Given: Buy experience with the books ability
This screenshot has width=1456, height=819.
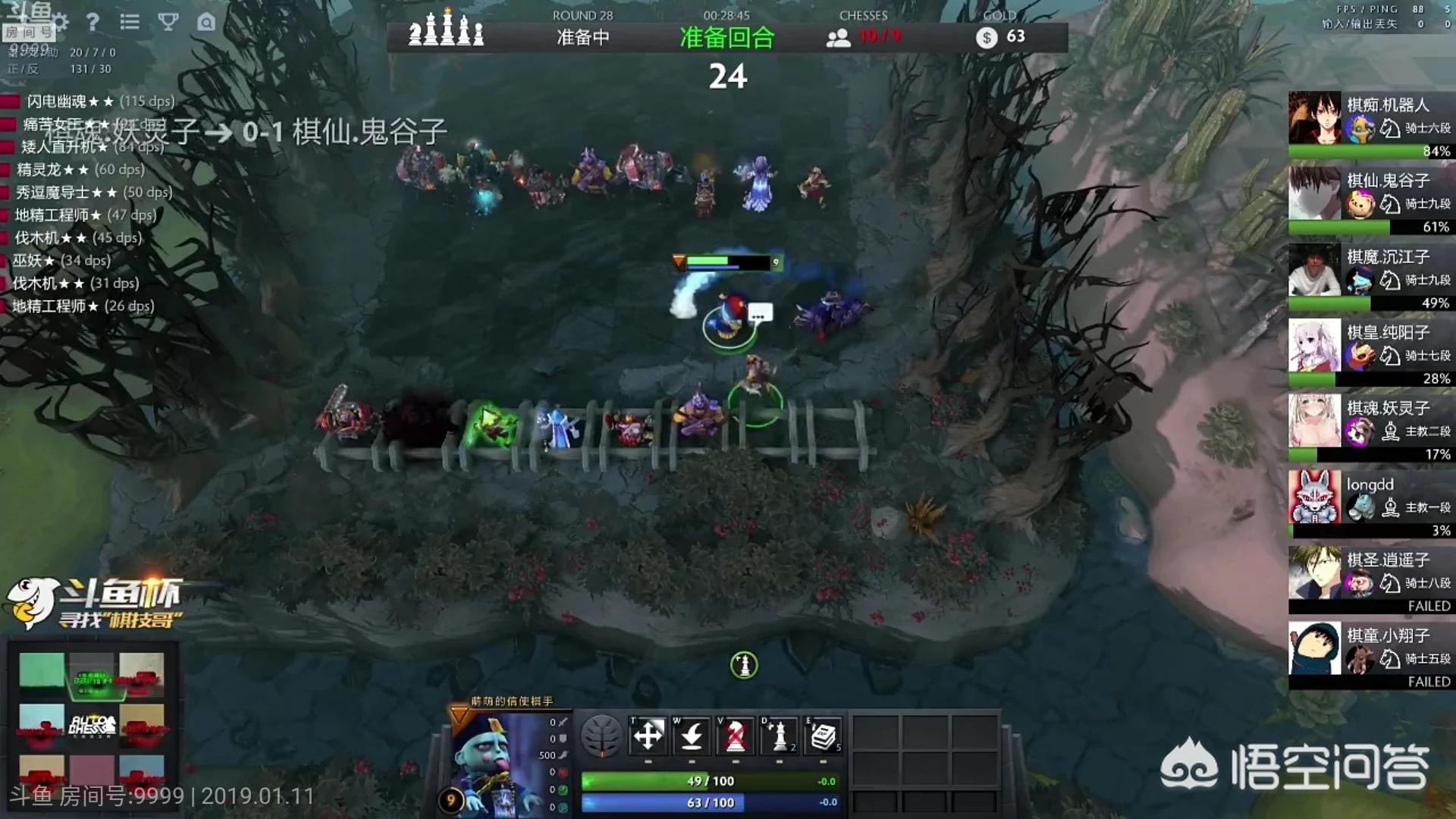Looking at the screenshot, I should click(823, 736).
